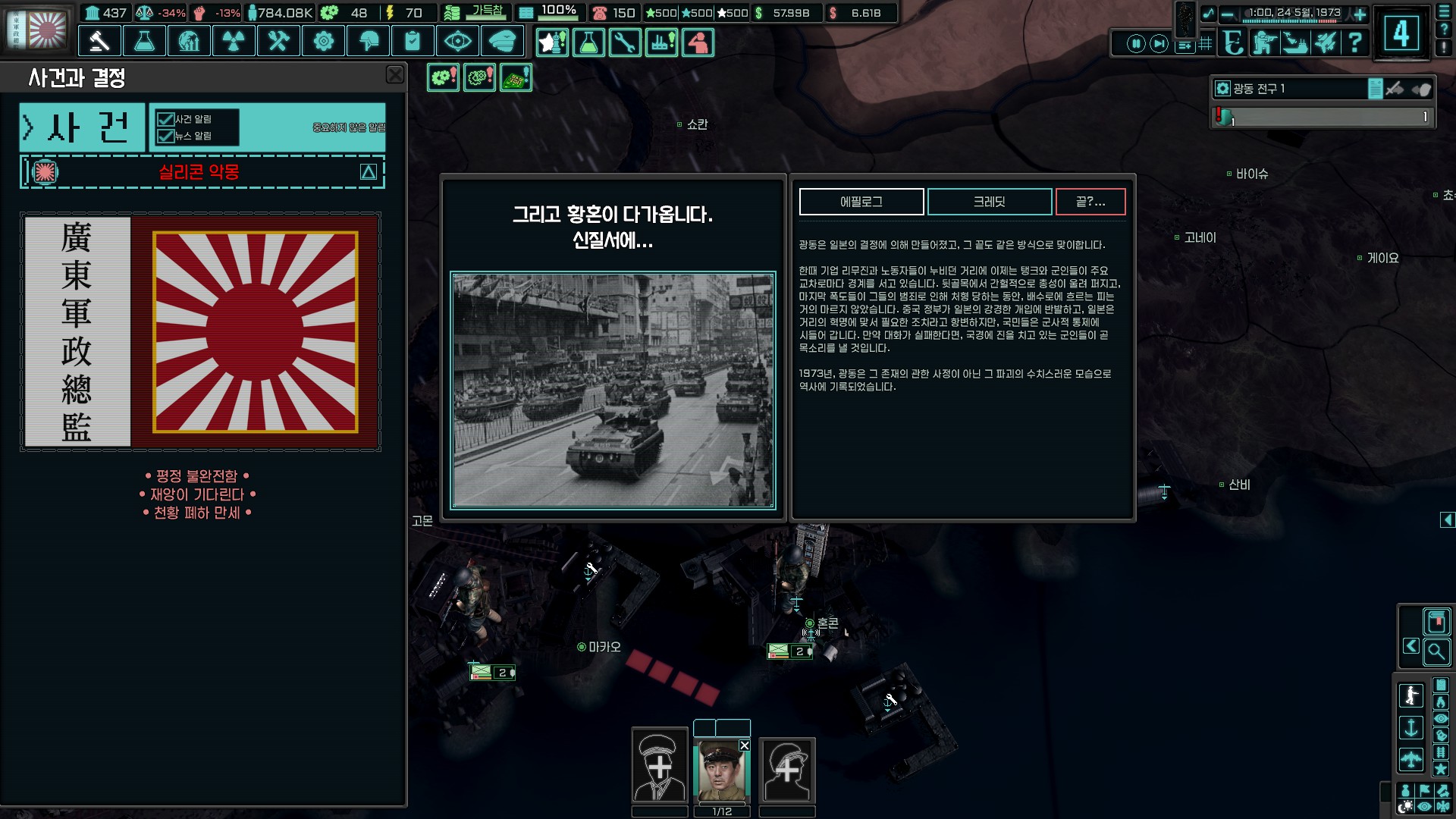Viewport: 1456px width, 819px height.
Task: Open the nuclear trefoil menu
Action: (x=234, y=41)
